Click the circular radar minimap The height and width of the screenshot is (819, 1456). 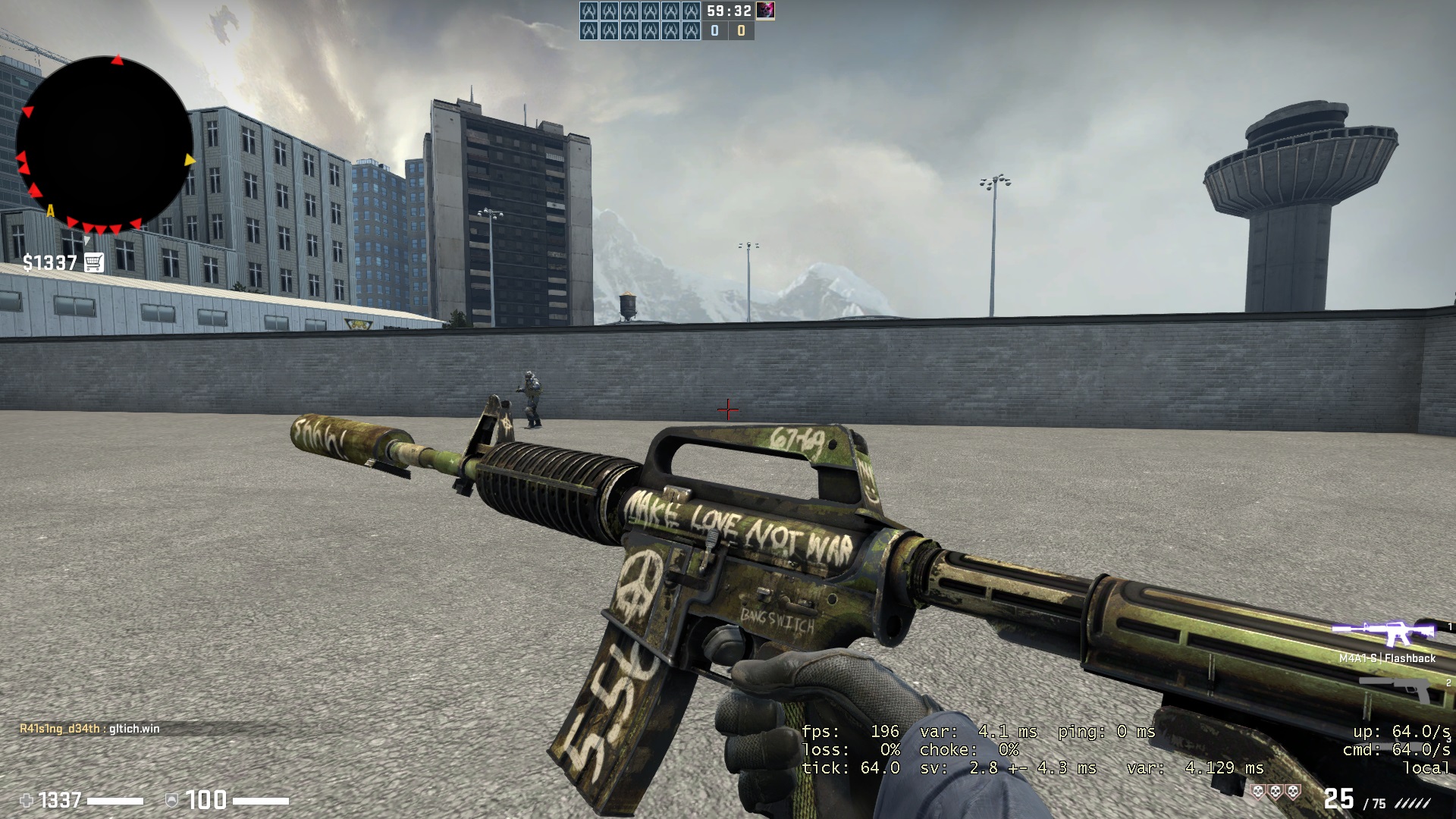click(104, 144)
